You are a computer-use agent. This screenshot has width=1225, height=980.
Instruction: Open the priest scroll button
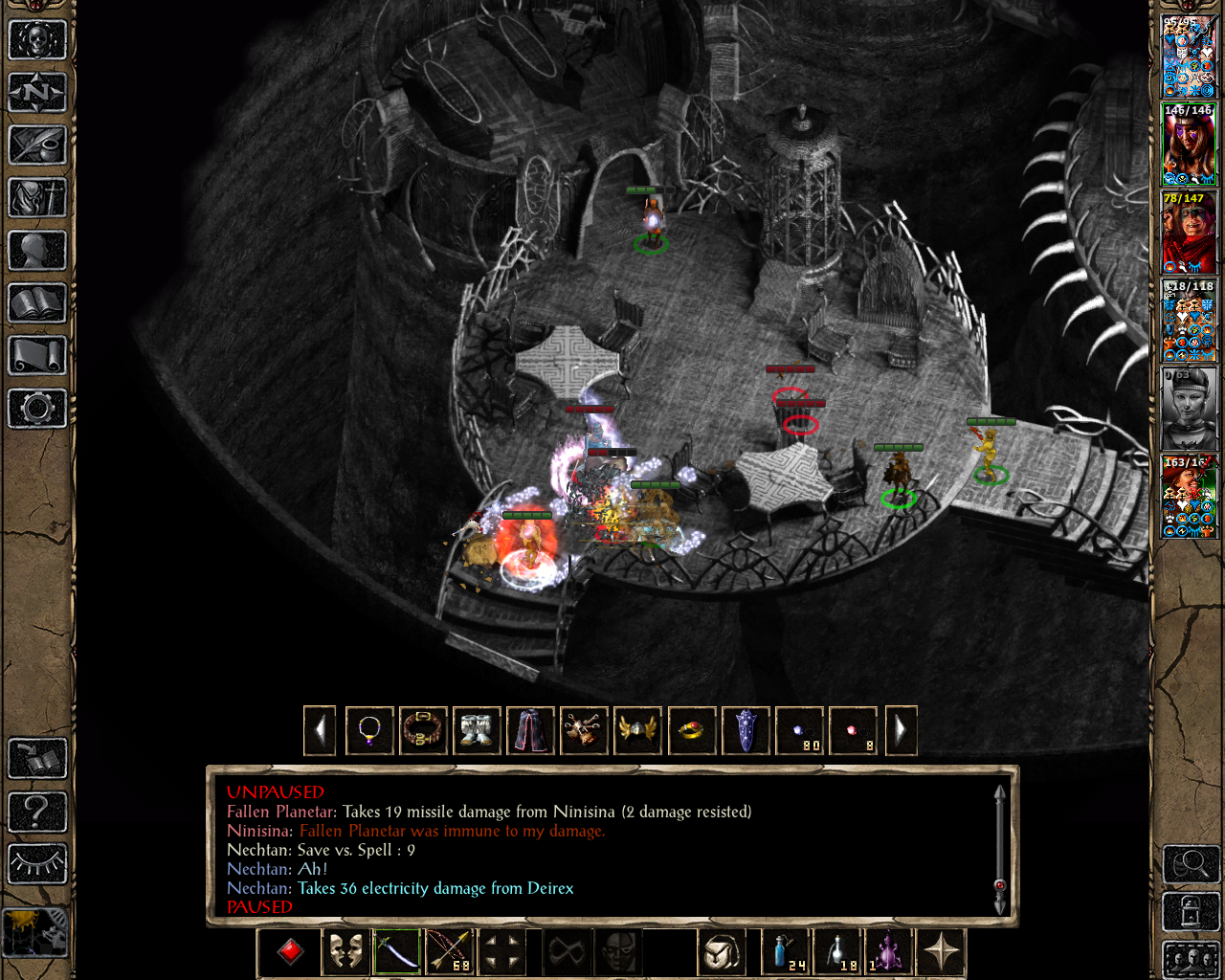(x=36, y=356)
